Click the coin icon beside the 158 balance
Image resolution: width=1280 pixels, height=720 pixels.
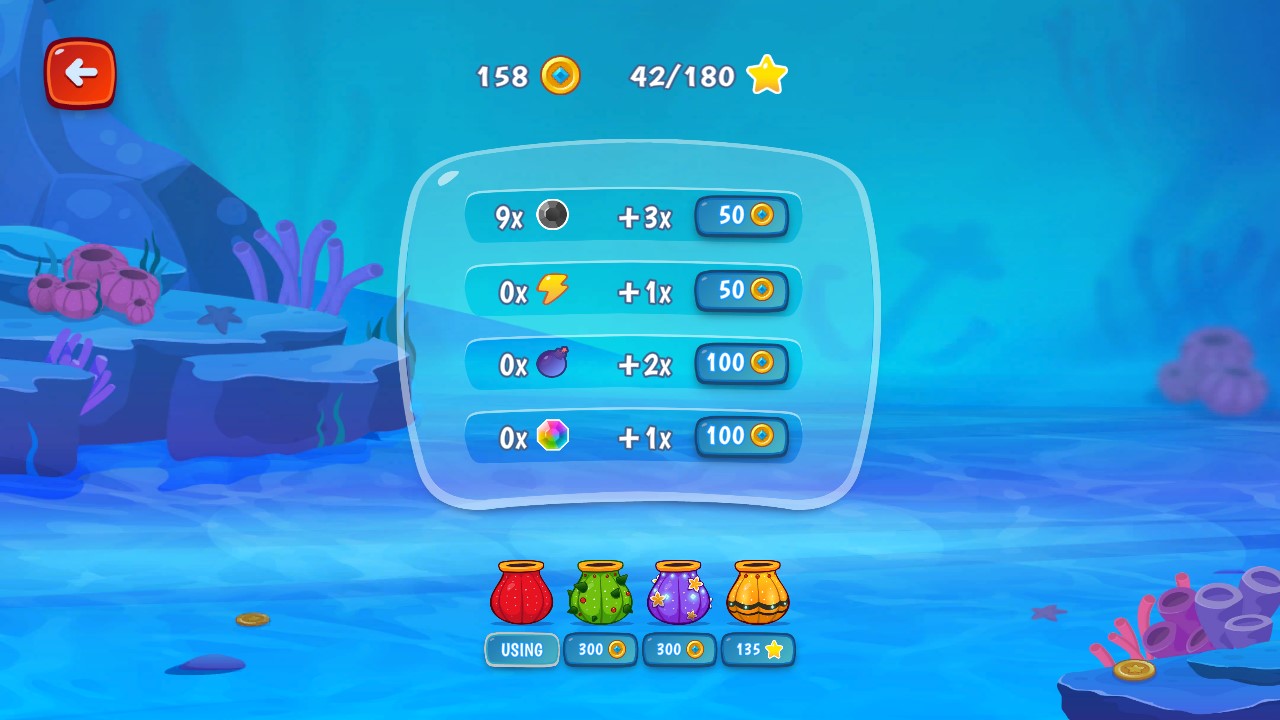point(557,76)
